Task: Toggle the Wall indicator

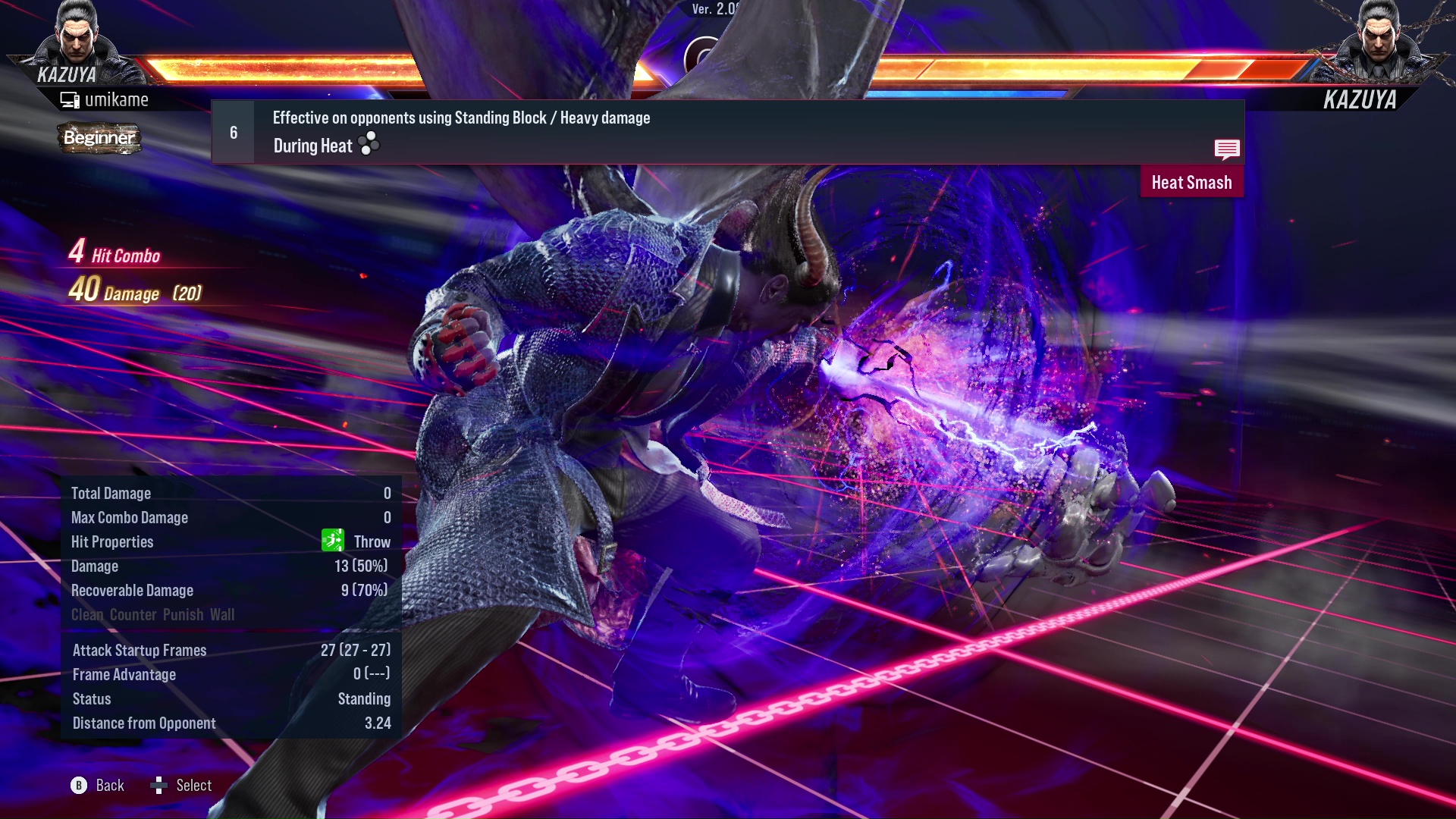Action: click(x=223, y=614)
